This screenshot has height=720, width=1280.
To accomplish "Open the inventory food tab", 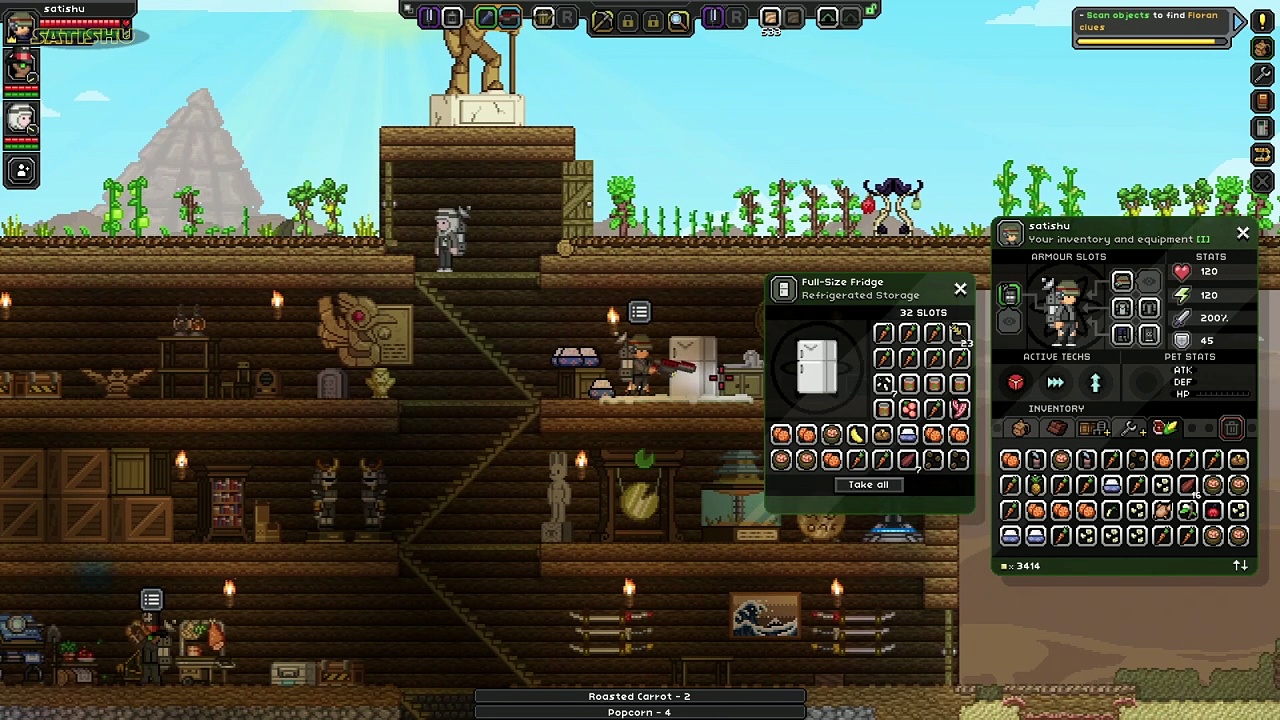I will pos(1164,429).
